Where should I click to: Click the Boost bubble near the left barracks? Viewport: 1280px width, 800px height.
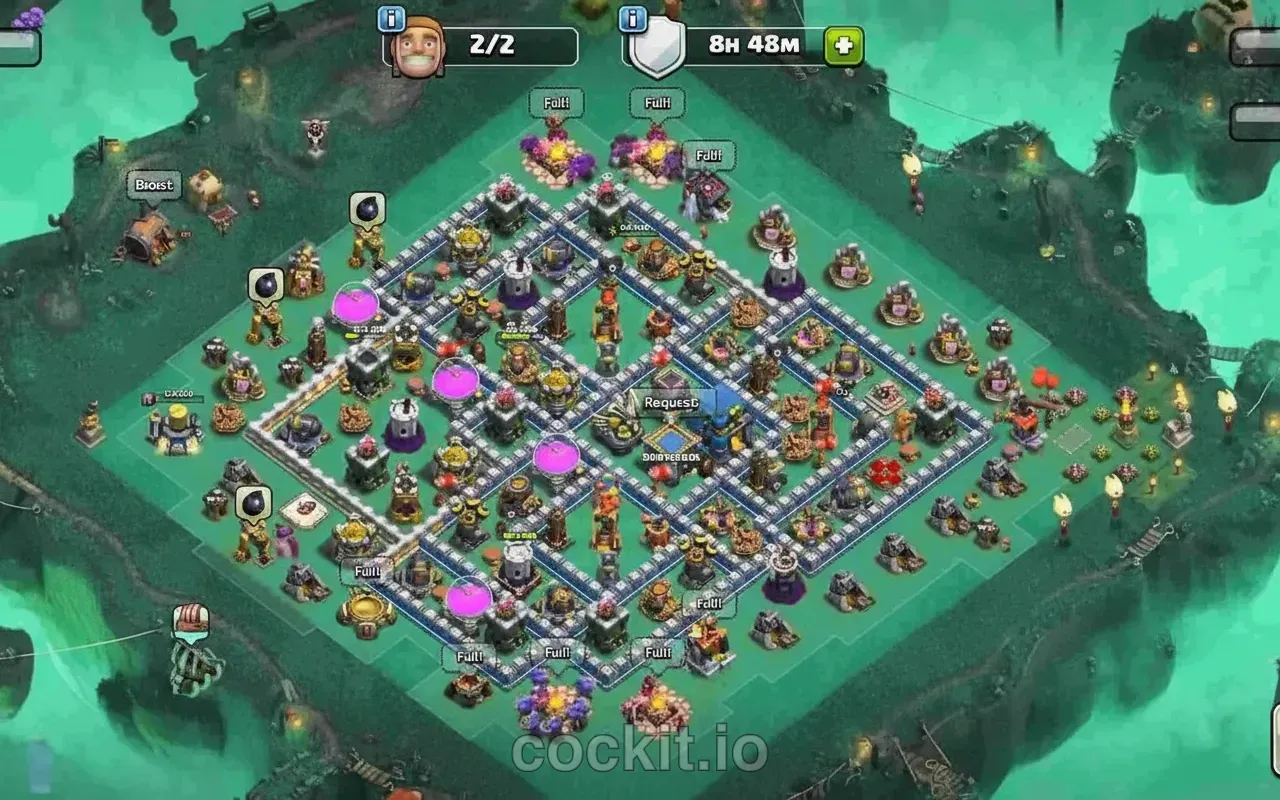[155, 185]
